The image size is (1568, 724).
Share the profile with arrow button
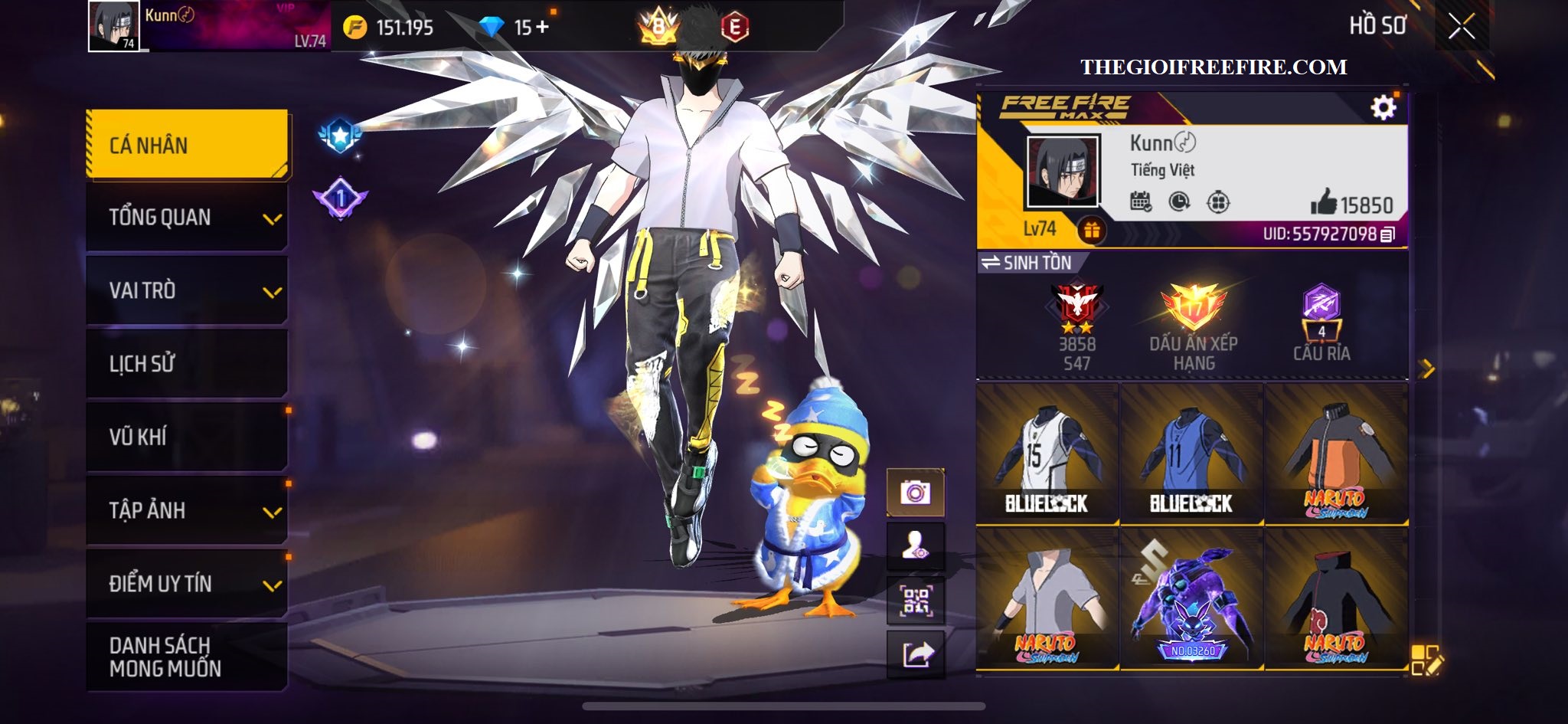click(x=916, y=654)
